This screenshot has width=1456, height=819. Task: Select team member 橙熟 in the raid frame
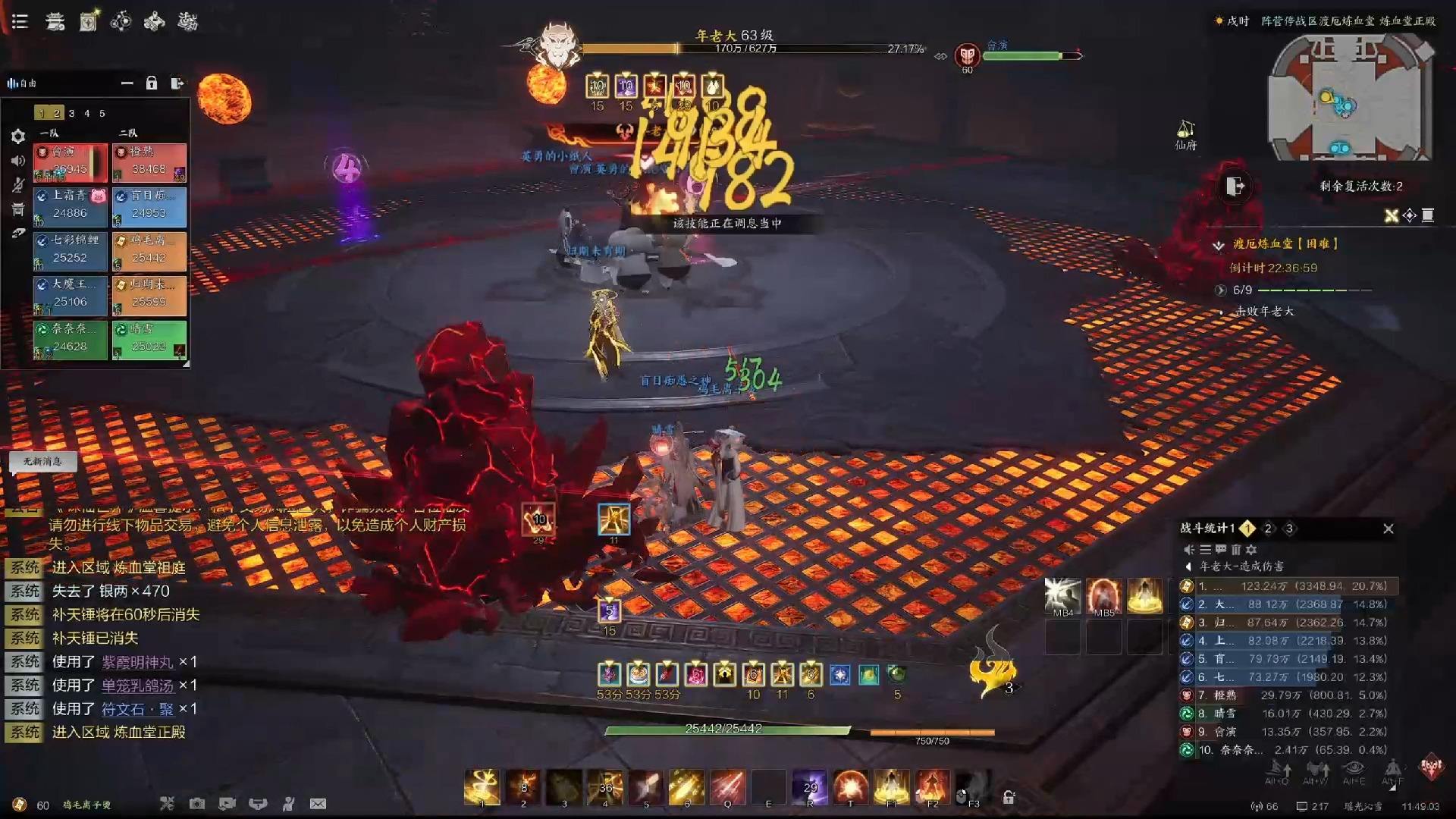(x=149, y=162)
